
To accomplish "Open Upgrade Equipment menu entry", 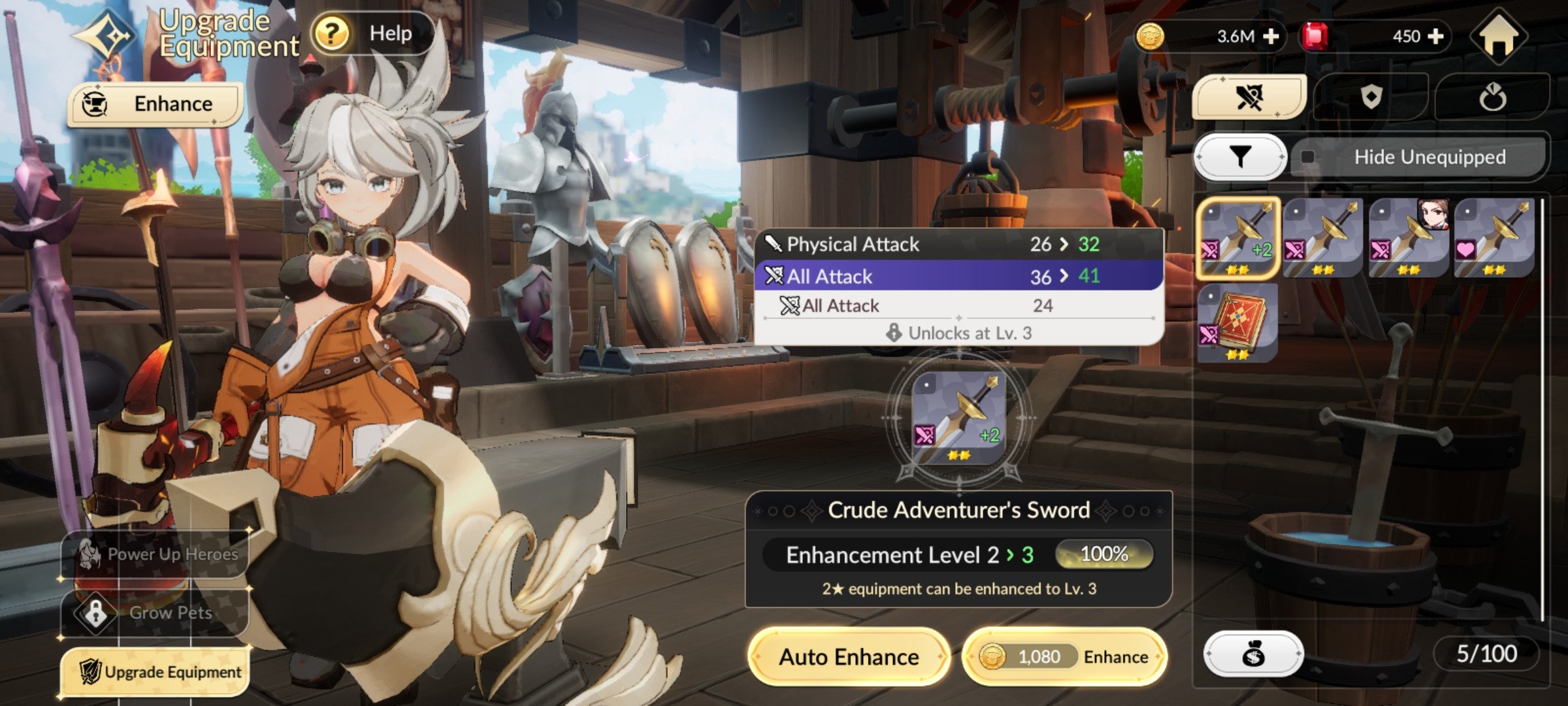I will 155,672.
